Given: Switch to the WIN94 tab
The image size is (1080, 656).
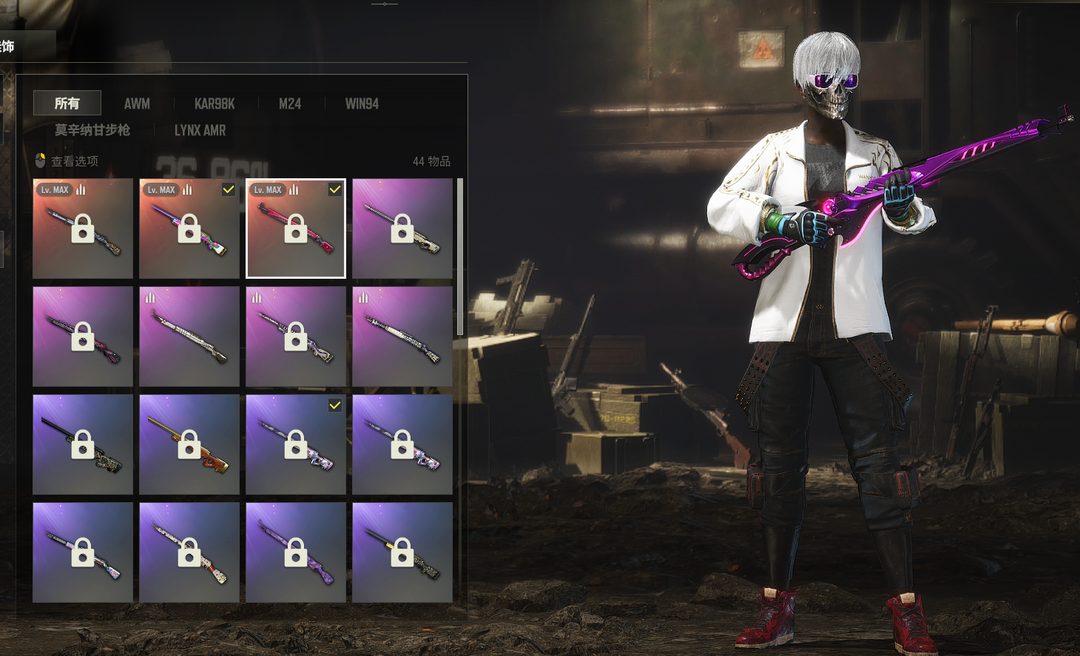Looking at the screenshot, I should click(362, 103).
